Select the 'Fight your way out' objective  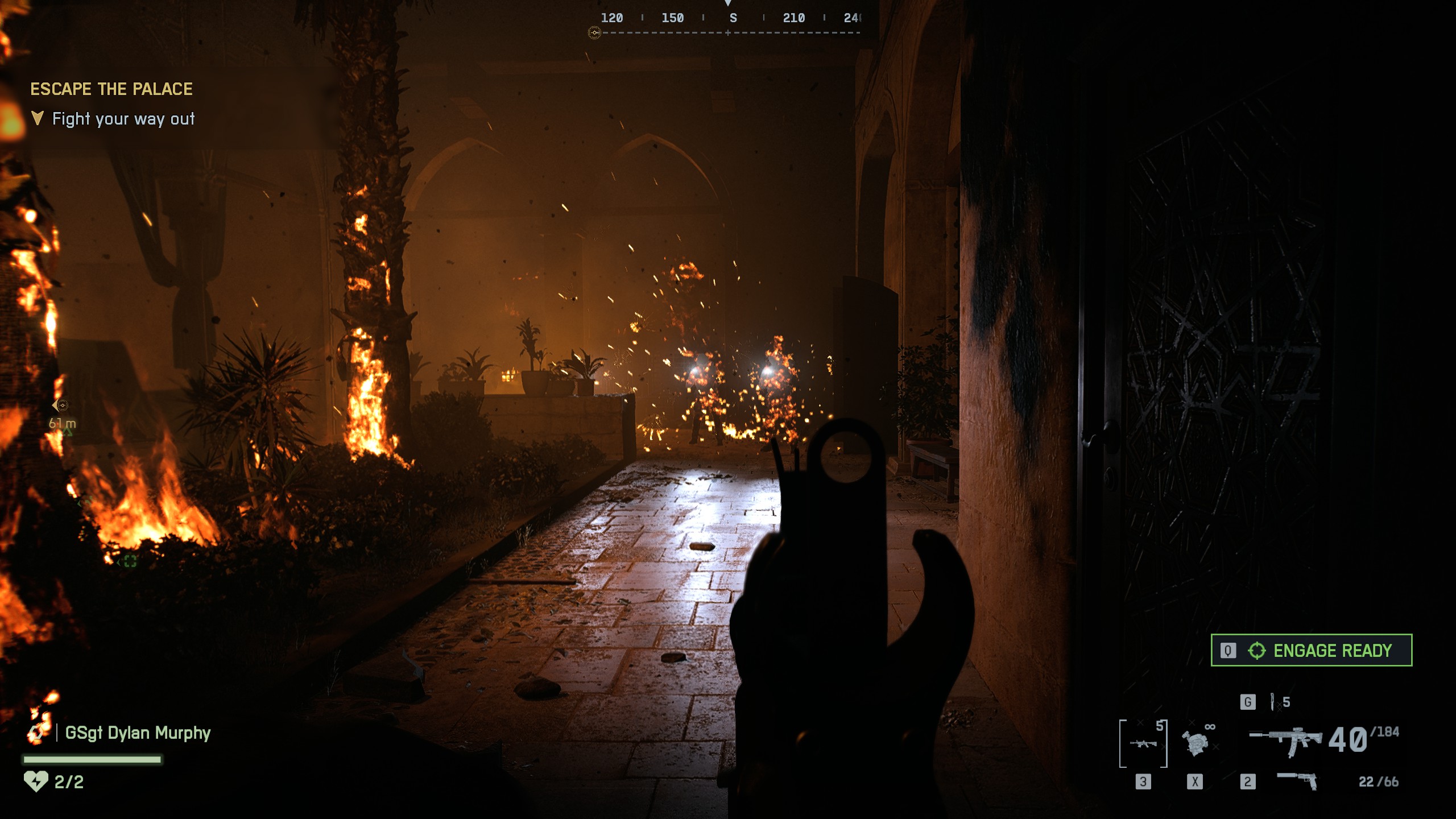point(123,119)
